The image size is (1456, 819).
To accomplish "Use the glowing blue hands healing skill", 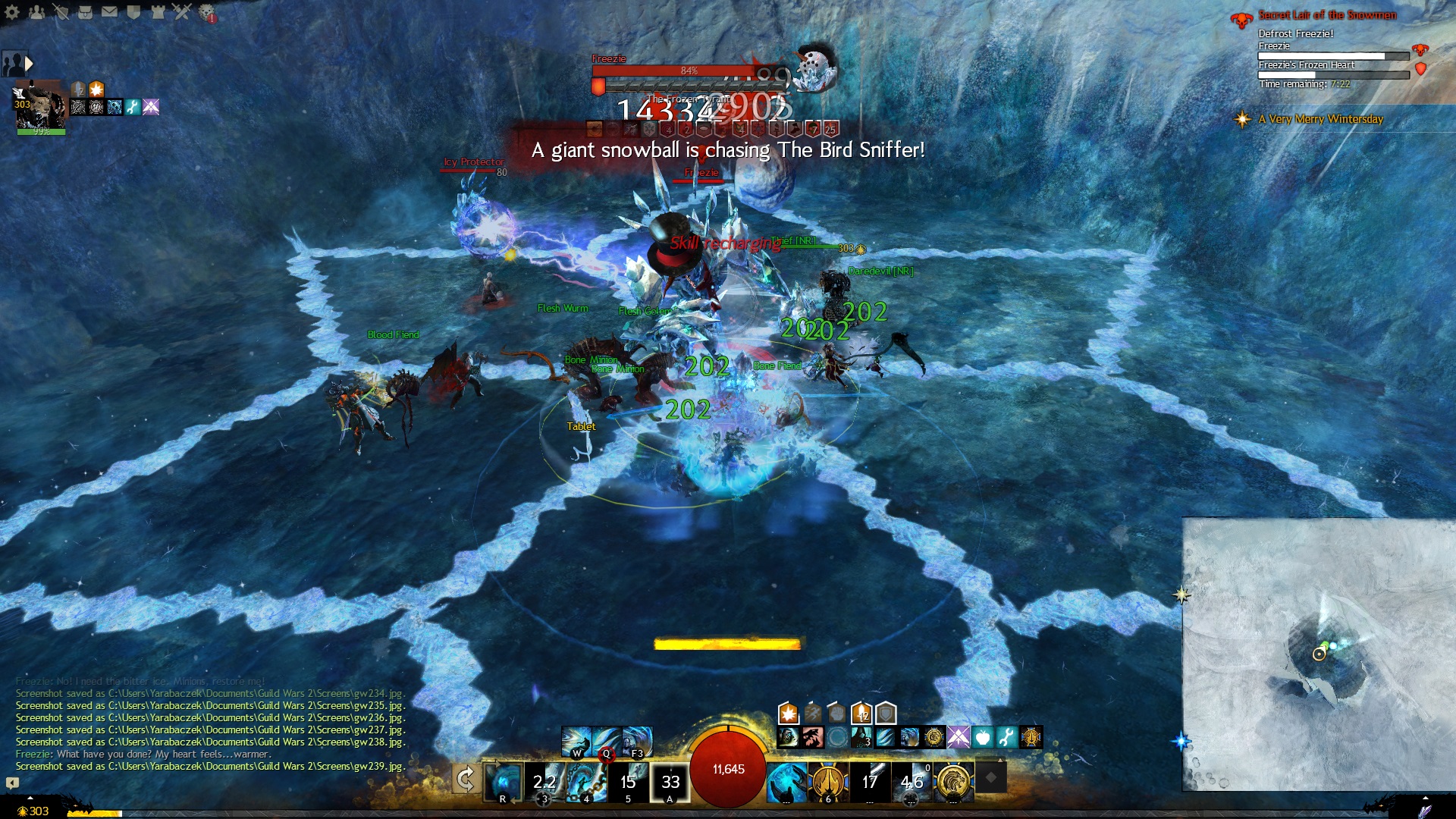I will (x=786, y=781).
